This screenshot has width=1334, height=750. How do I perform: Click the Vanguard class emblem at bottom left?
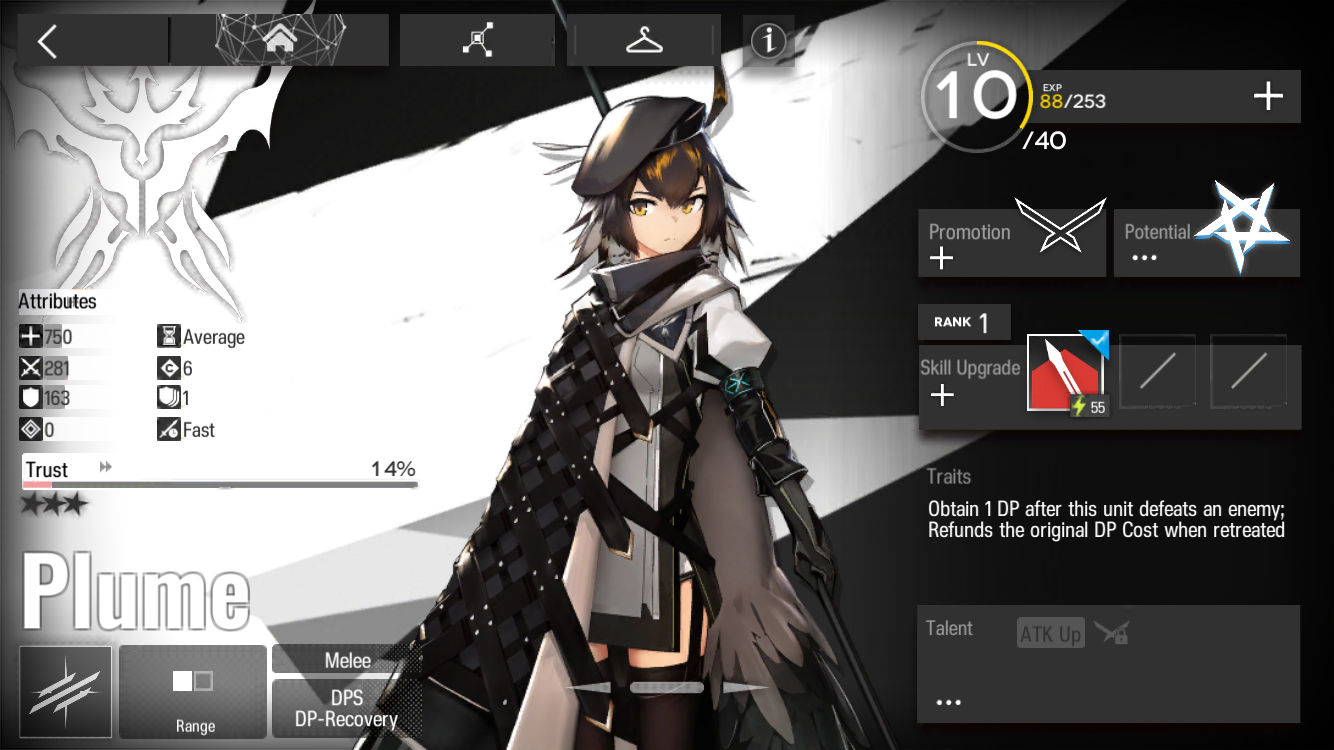click(64, 691)
